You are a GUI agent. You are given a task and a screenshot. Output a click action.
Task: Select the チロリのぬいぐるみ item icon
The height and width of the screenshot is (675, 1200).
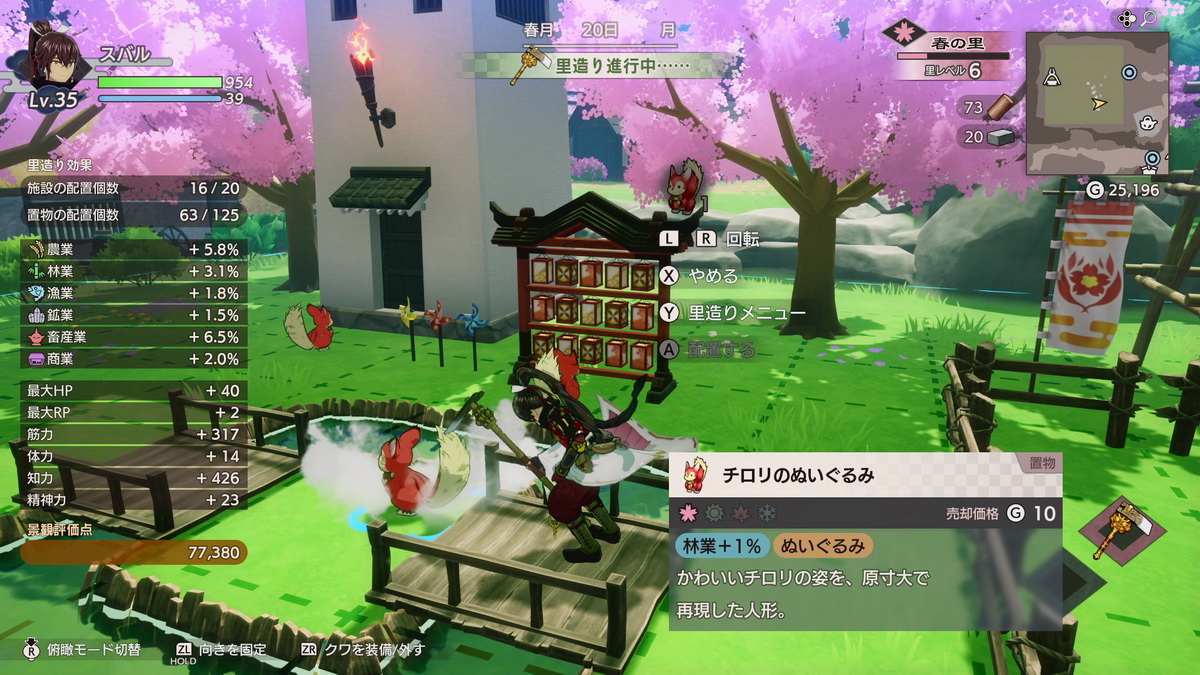pyautogui.click(x=692, y=475)
